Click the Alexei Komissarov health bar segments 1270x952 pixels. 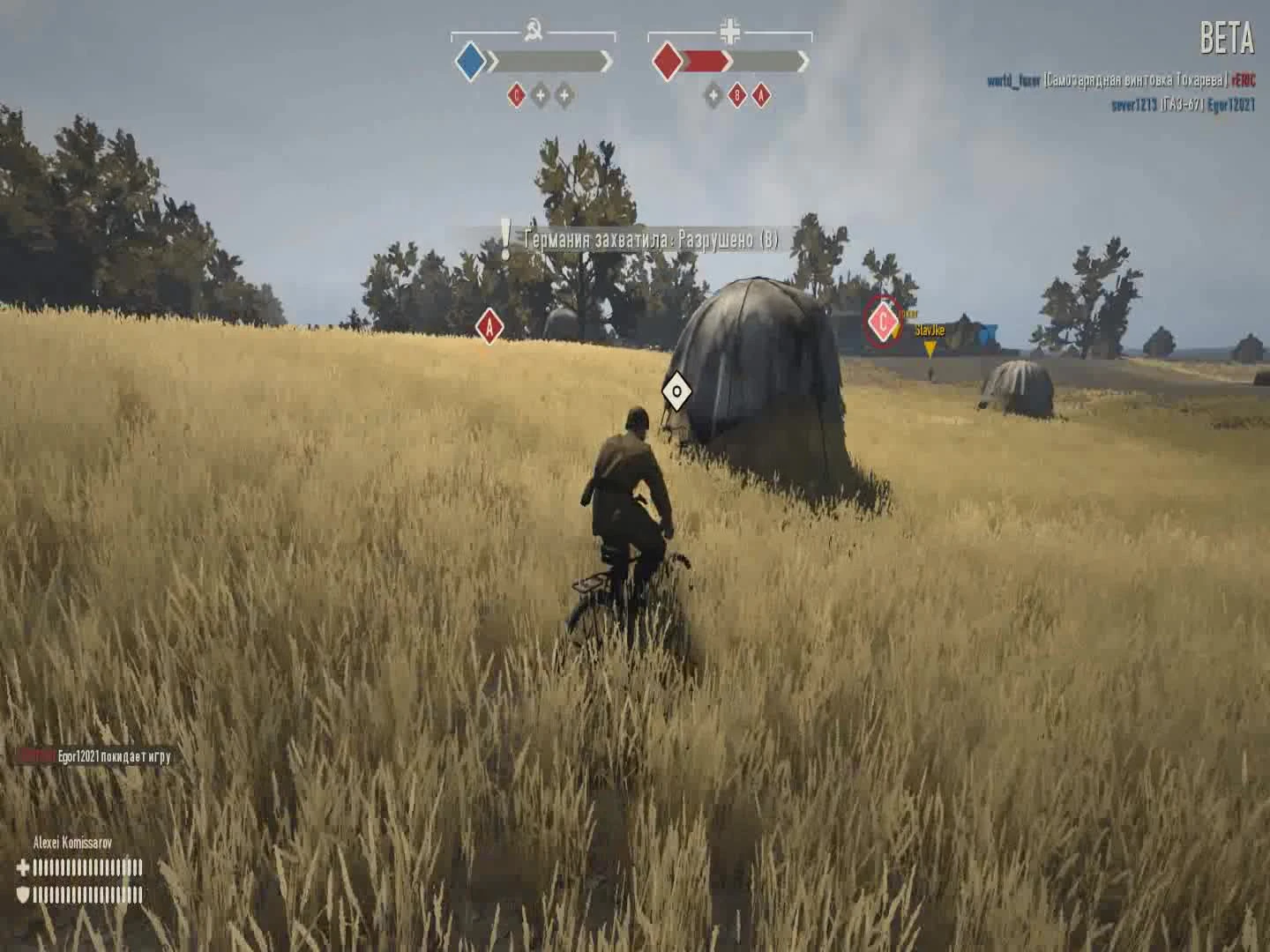point(88,866)
